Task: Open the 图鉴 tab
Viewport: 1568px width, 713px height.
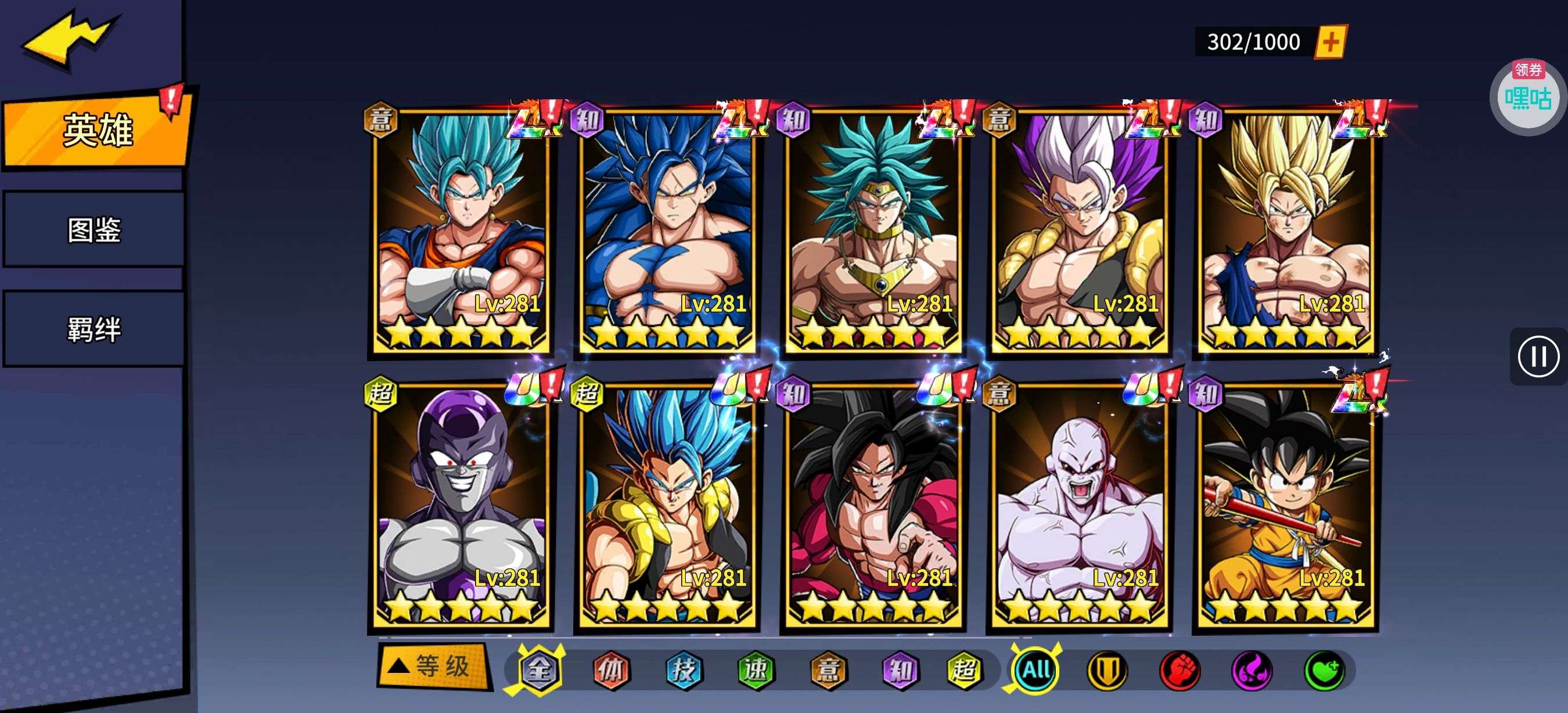Action: (93, 230)
